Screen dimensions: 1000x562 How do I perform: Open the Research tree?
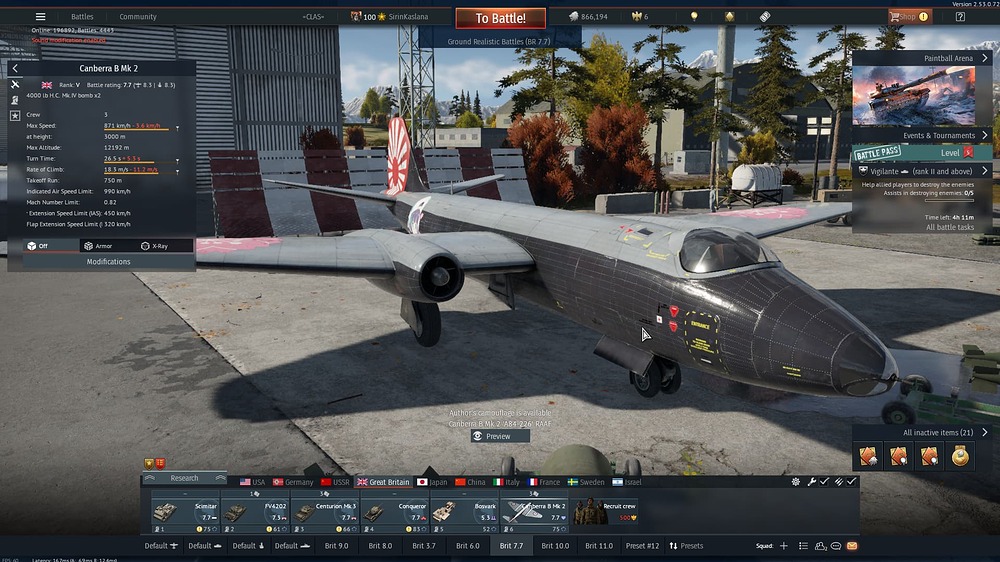pyautogui.click(x=184, y=479)
